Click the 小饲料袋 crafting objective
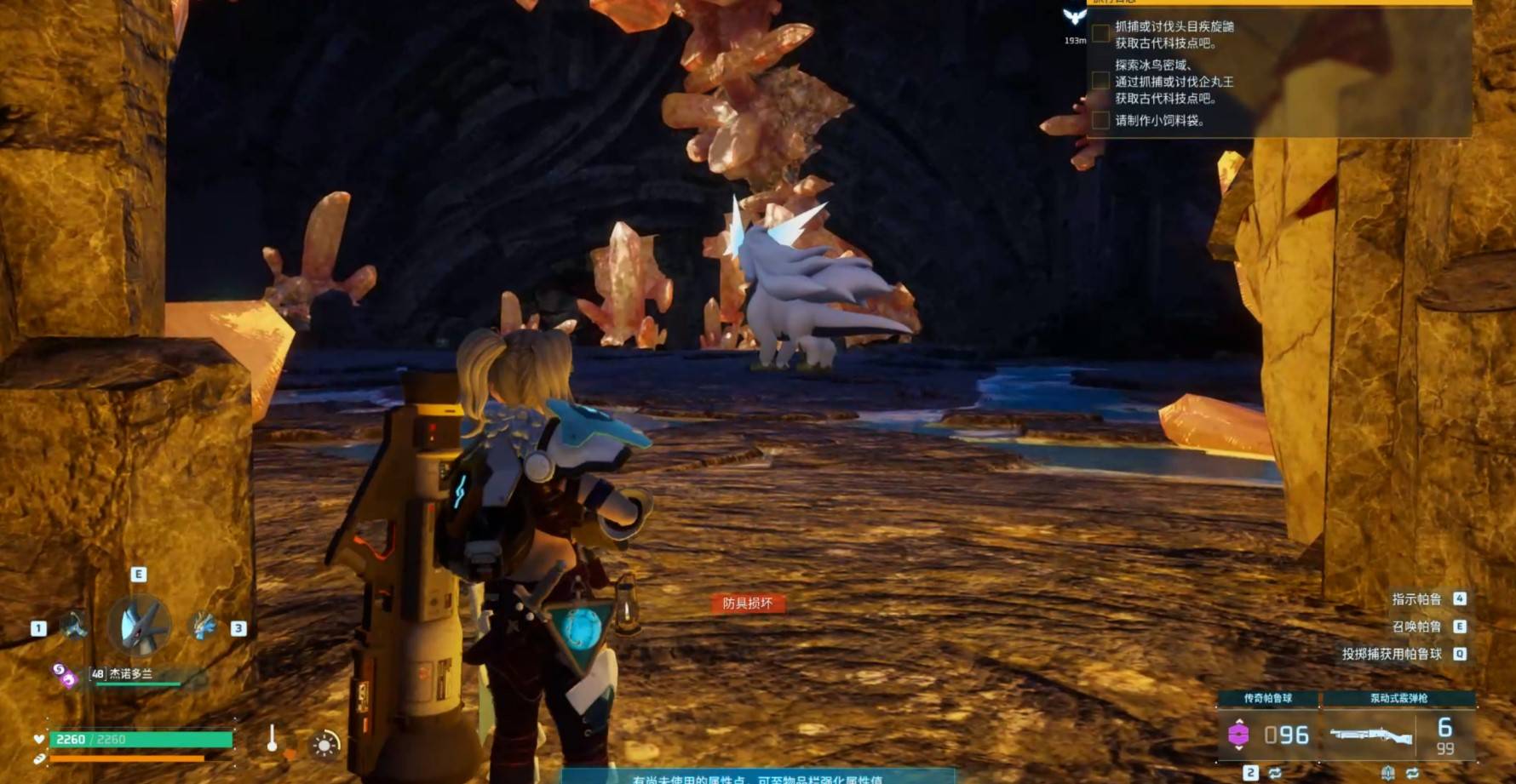The height and width of the screenshot is (784, 1516). click(1159, 121)
